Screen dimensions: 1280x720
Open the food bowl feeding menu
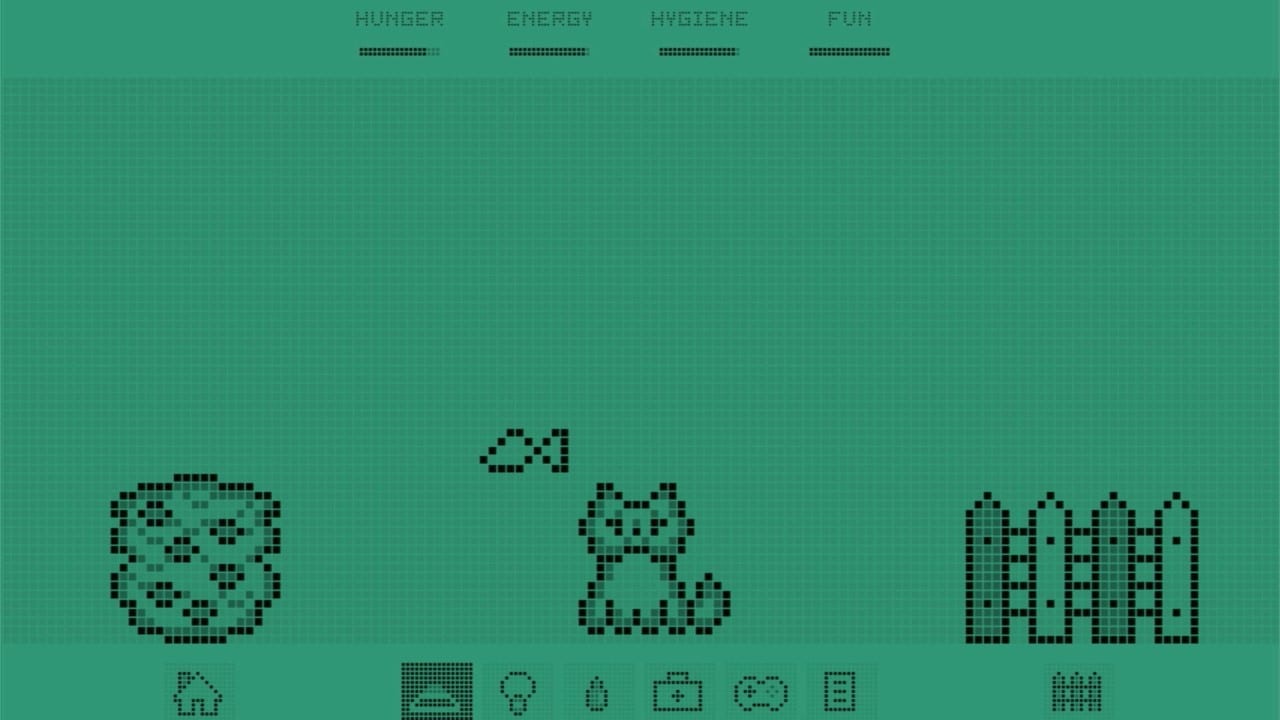click(x=438, y=692)
